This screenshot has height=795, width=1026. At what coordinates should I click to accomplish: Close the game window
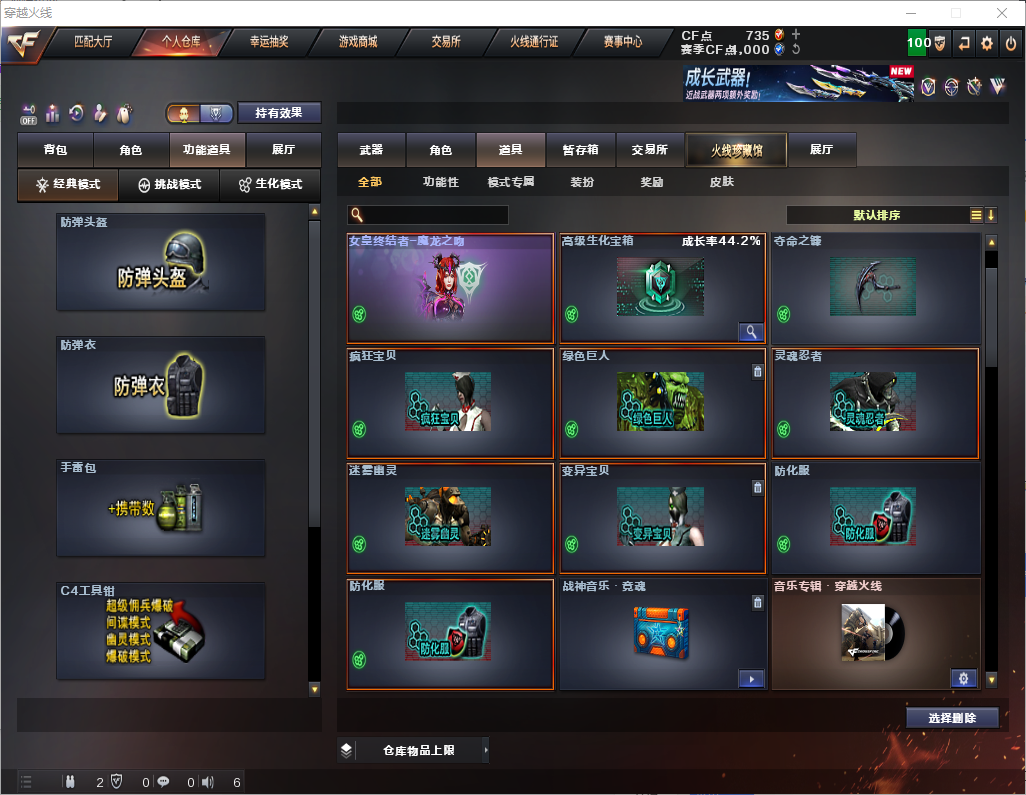[1001, 13]
